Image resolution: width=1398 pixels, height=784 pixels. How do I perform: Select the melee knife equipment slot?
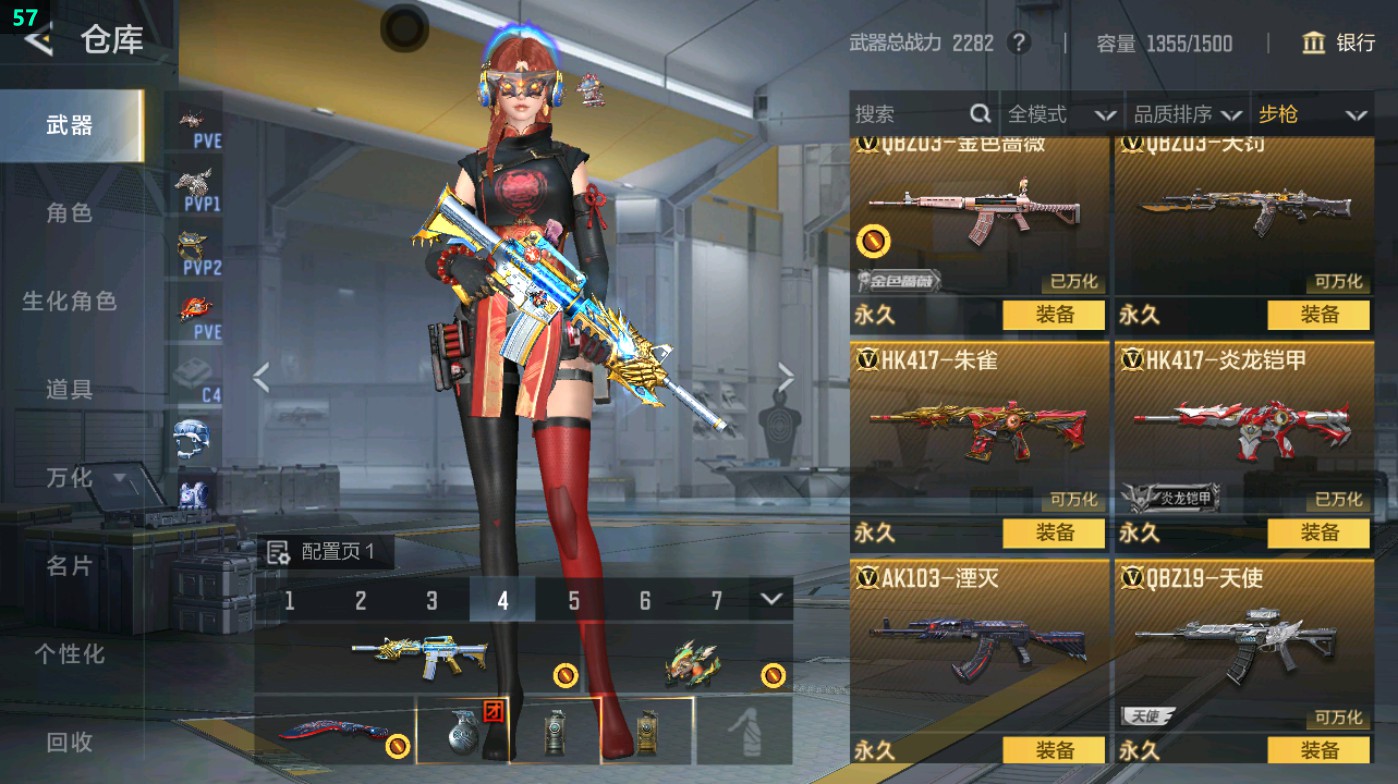click(x=333, y=731)
